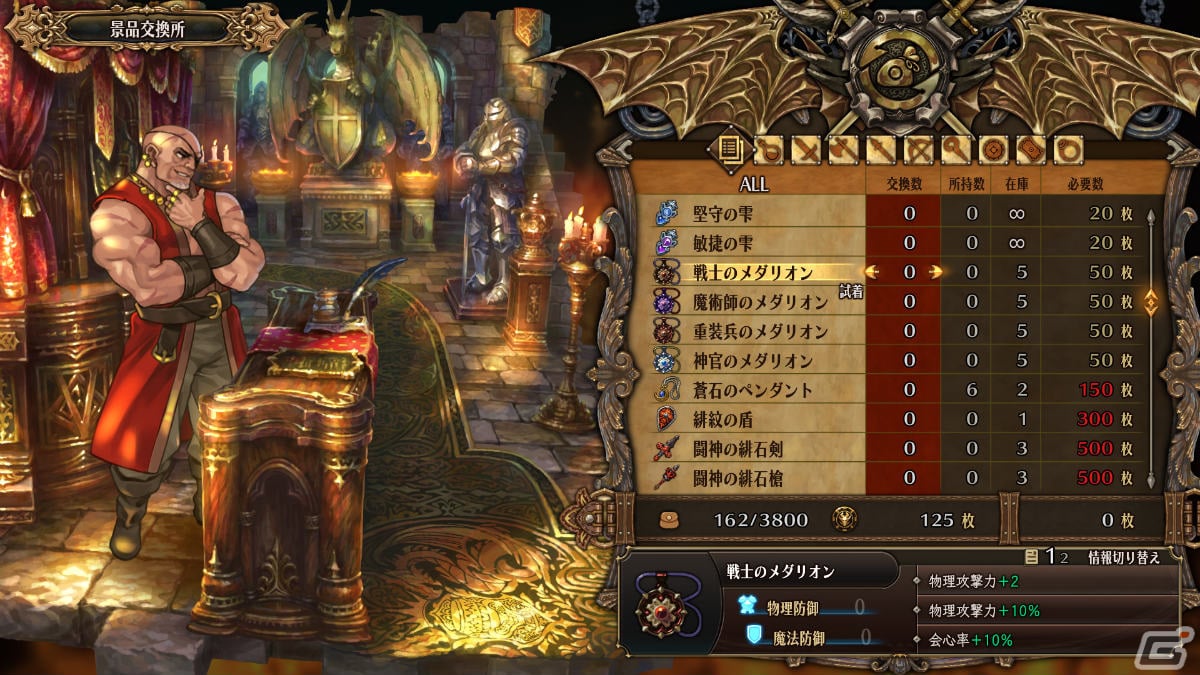
Task: Open the sword category tab
Action: [806, 151]
